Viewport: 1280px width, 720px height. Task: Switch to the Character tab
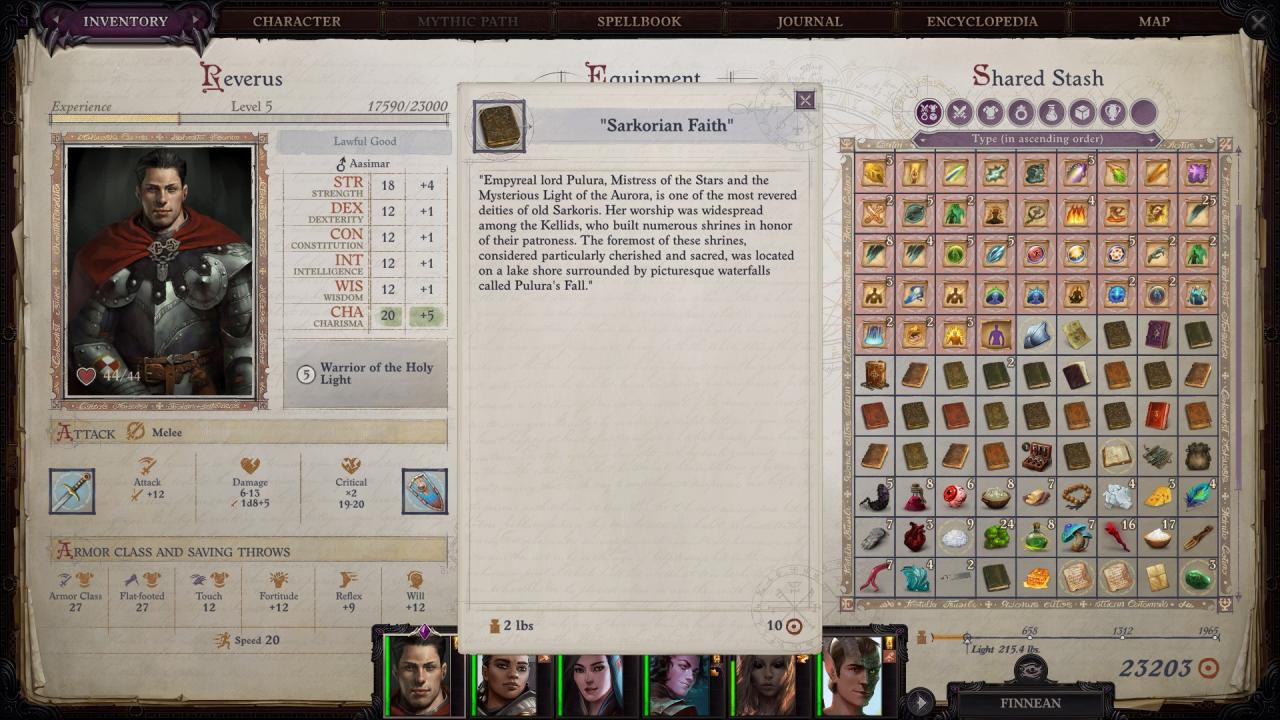(296, 21)
